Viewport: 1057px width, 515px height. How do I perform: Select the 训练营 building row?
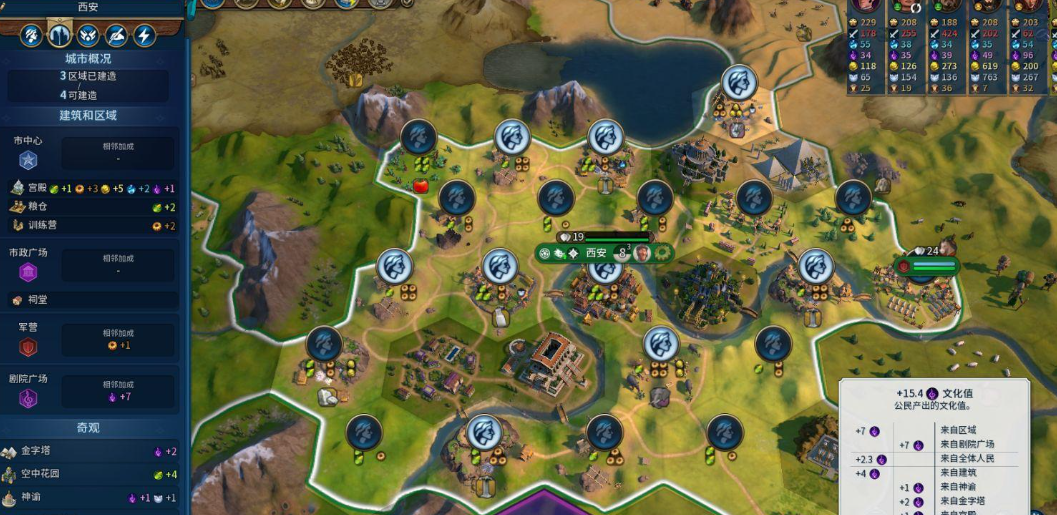click(90, 226)
